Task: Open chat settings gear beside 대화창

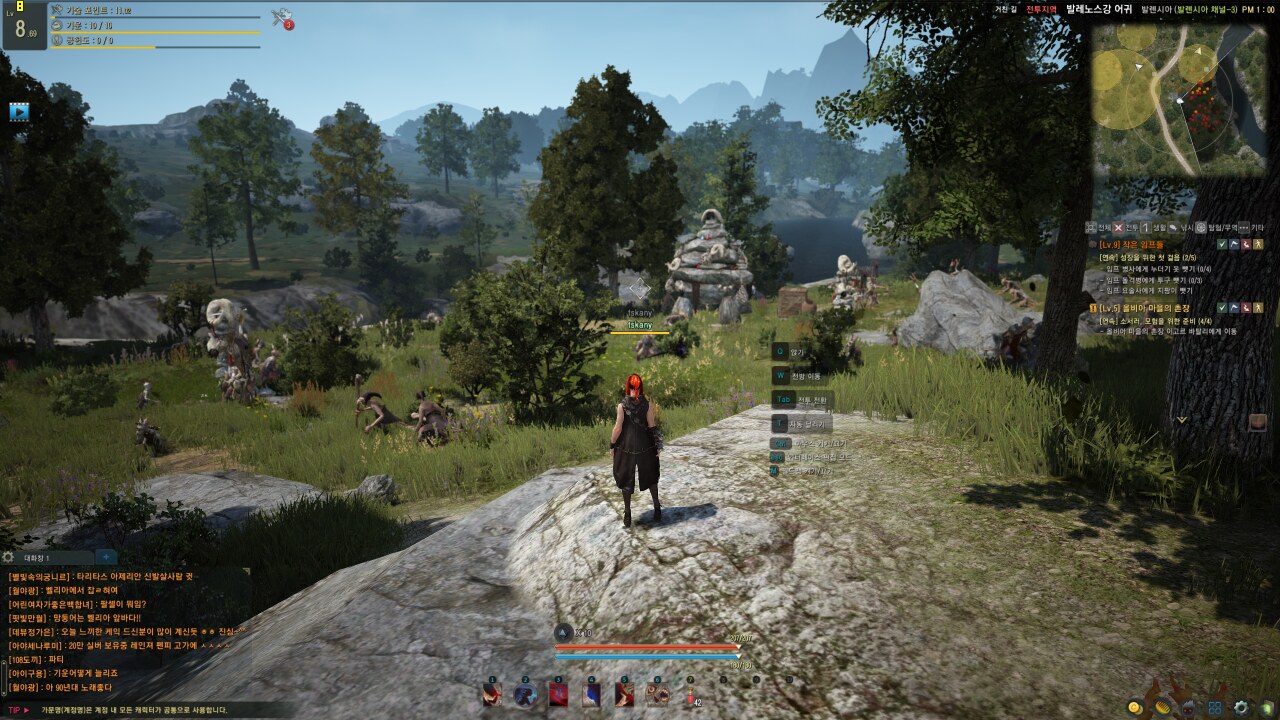Action: pos(9,558)
